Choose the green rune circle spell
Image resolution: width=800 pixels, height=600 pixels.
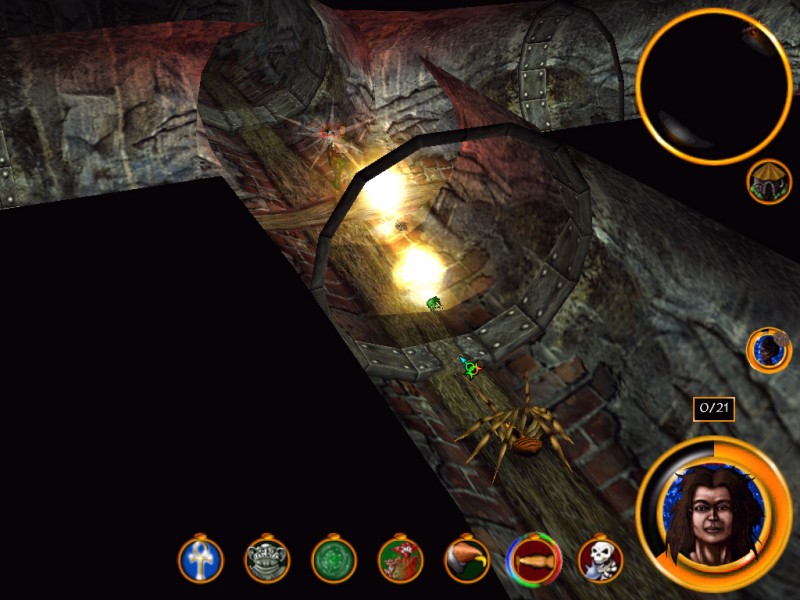tap(334, 560)
